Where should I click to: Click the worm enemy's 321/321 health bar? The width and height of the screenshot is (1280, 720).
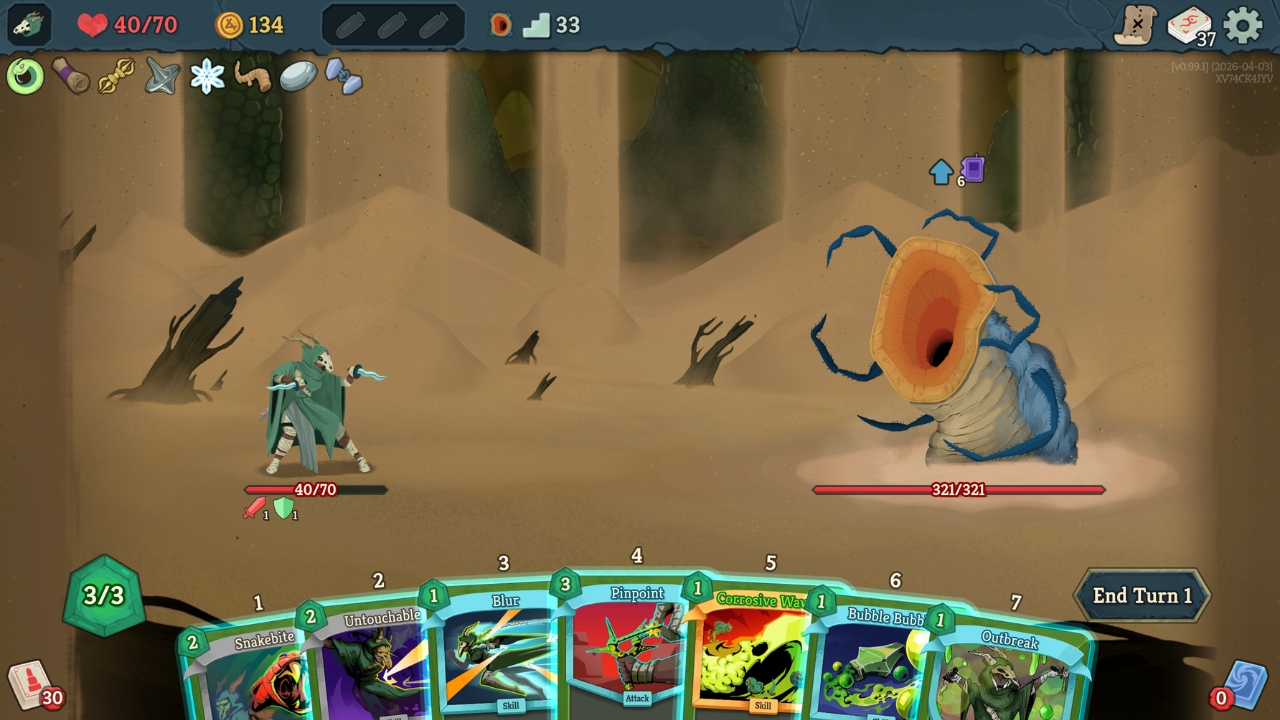point(958,489)
